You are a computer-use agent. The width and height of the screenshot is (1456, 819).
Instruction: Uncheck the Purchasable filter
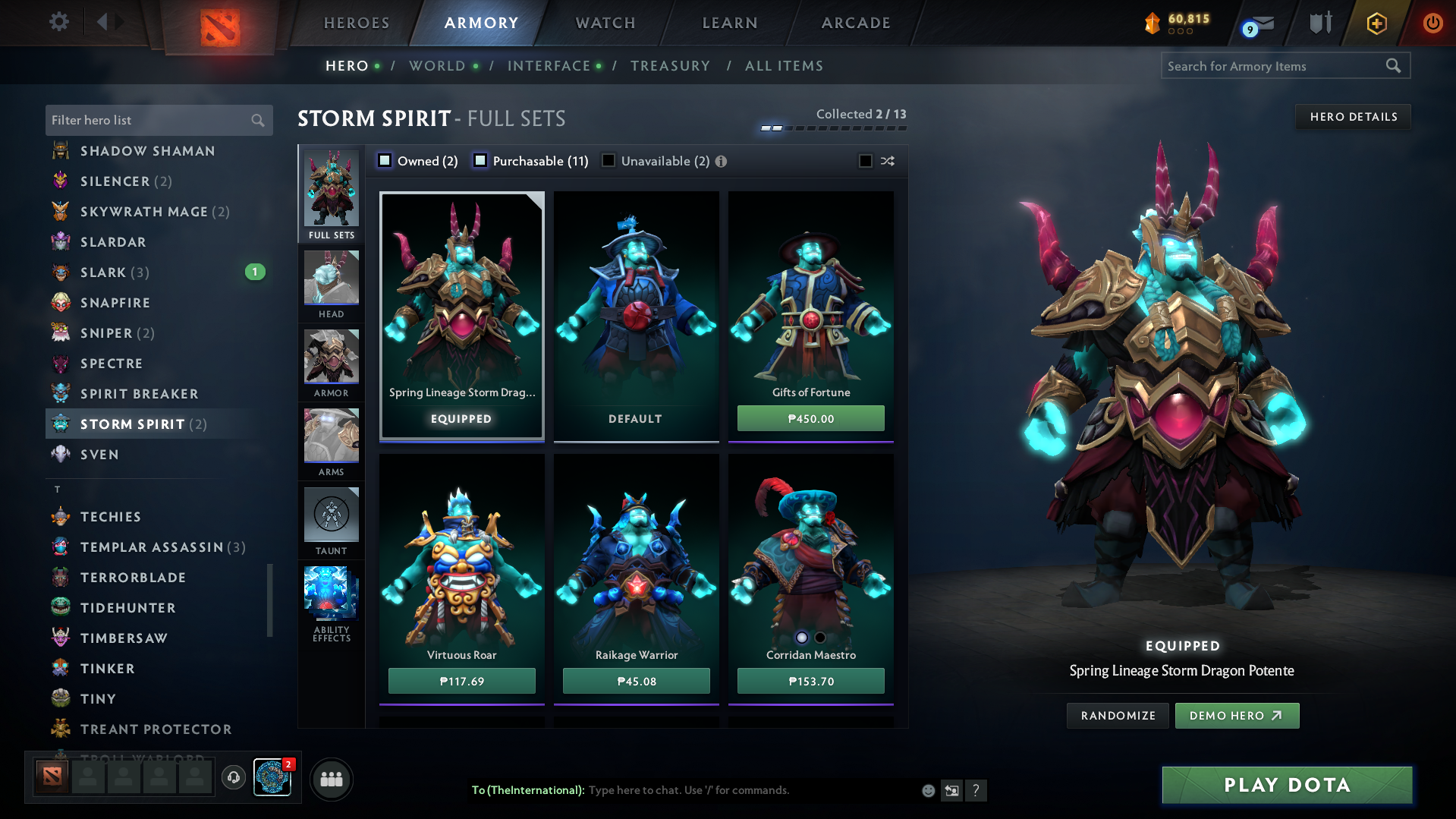pos(480,161)
